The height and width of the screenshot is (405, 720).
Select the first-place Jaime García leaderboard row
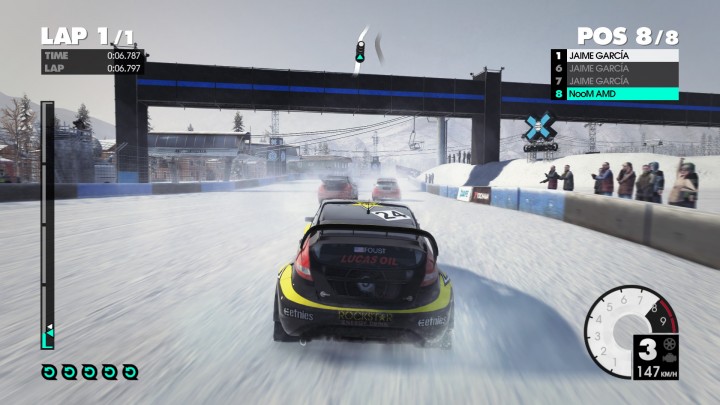(613, 56)
